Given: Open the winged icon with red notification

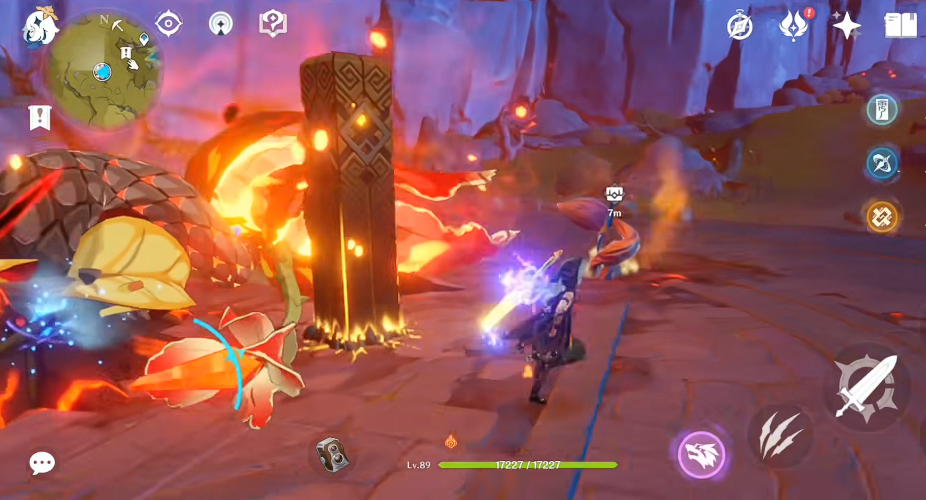Looking at the screenshot, I should (x=794, y=25).
